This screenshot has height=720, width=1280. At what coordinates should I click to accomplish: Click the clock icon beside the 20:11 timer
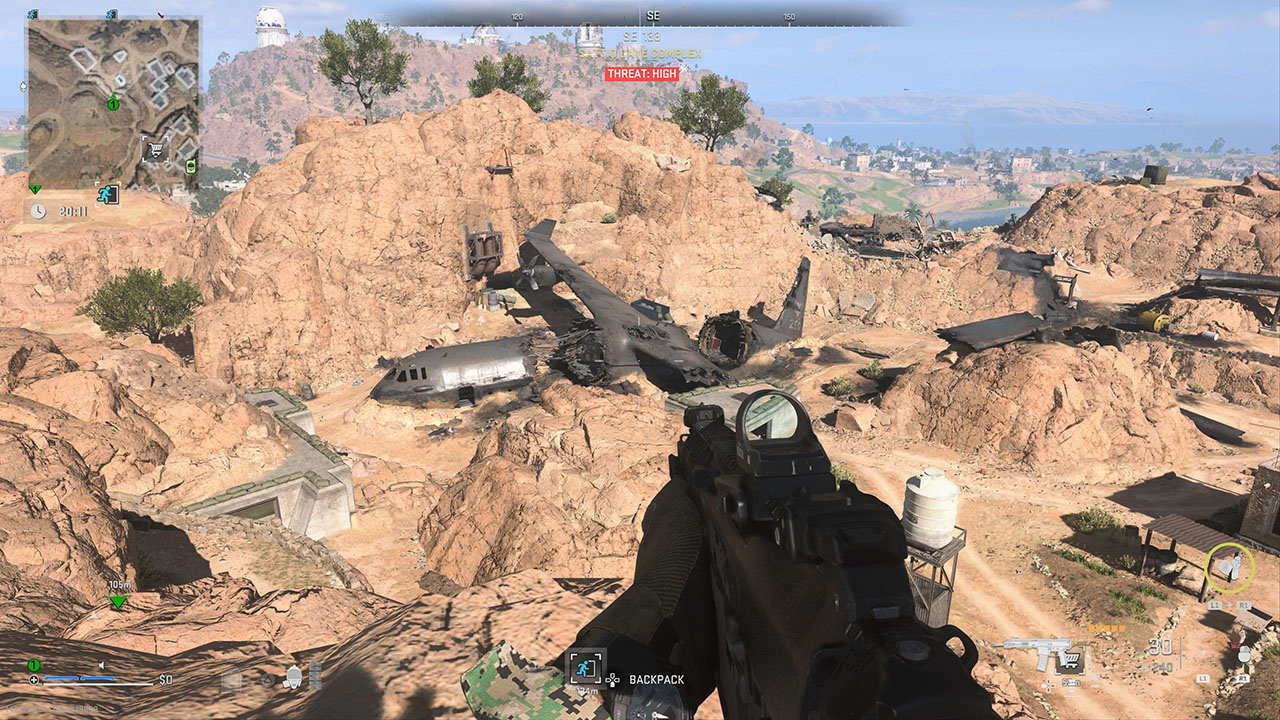(x=38, y=210)
